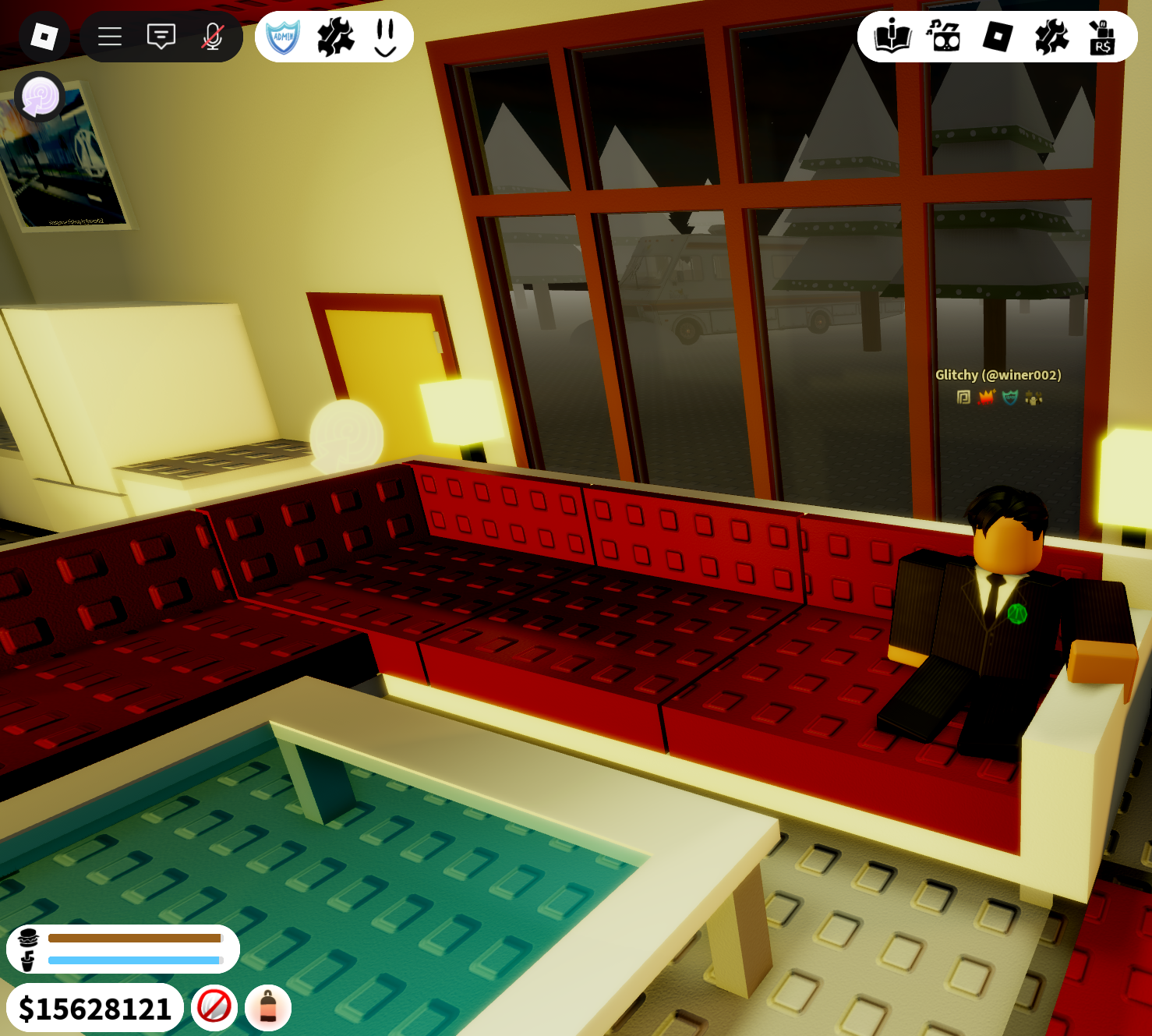
Task: Open the gear-wrench settings beside the R$ shop
Action: [1051, 37]
